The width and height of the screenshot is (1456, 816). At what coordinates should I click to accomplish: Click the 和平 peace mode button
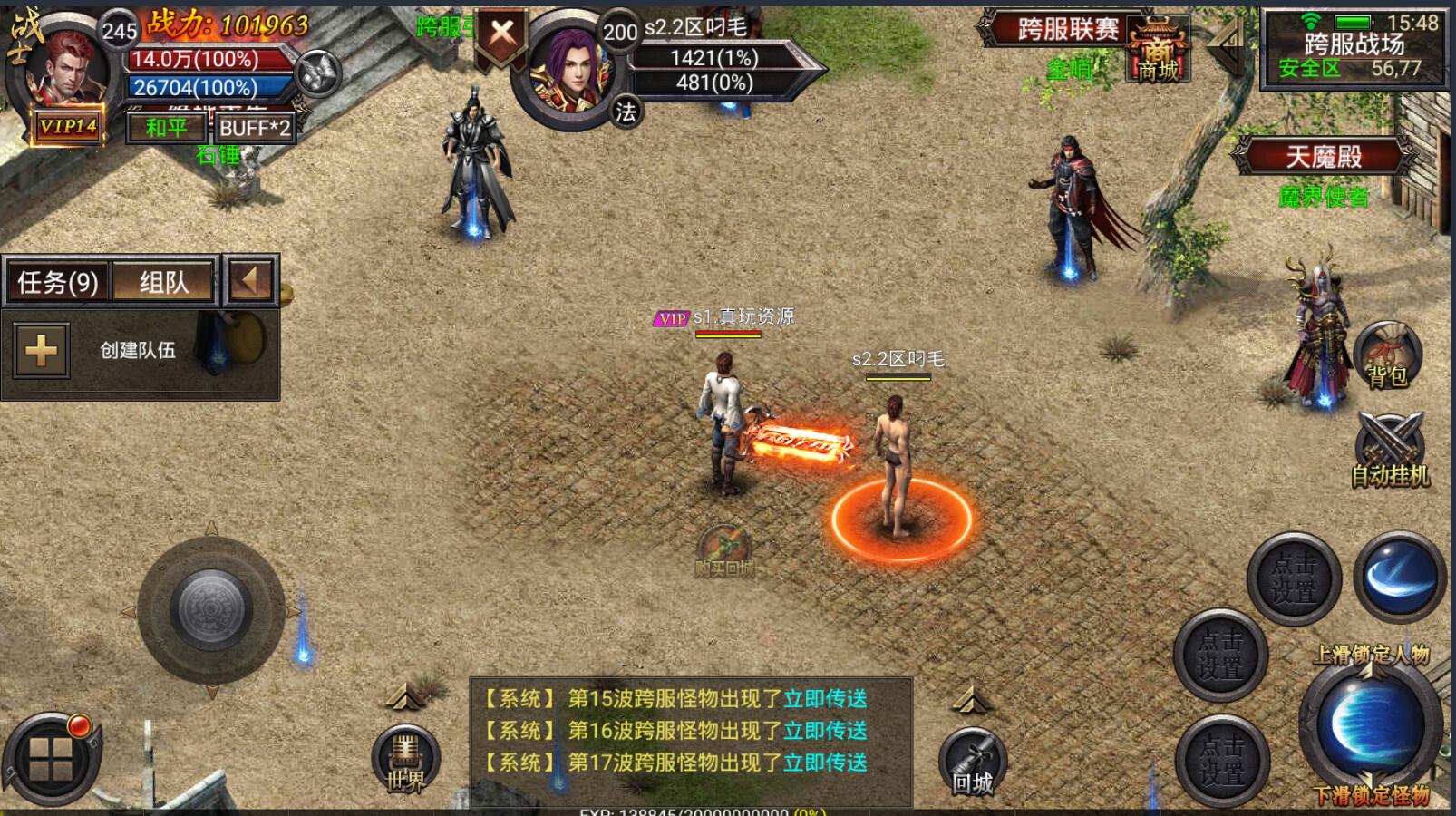(x=166, y=128)
